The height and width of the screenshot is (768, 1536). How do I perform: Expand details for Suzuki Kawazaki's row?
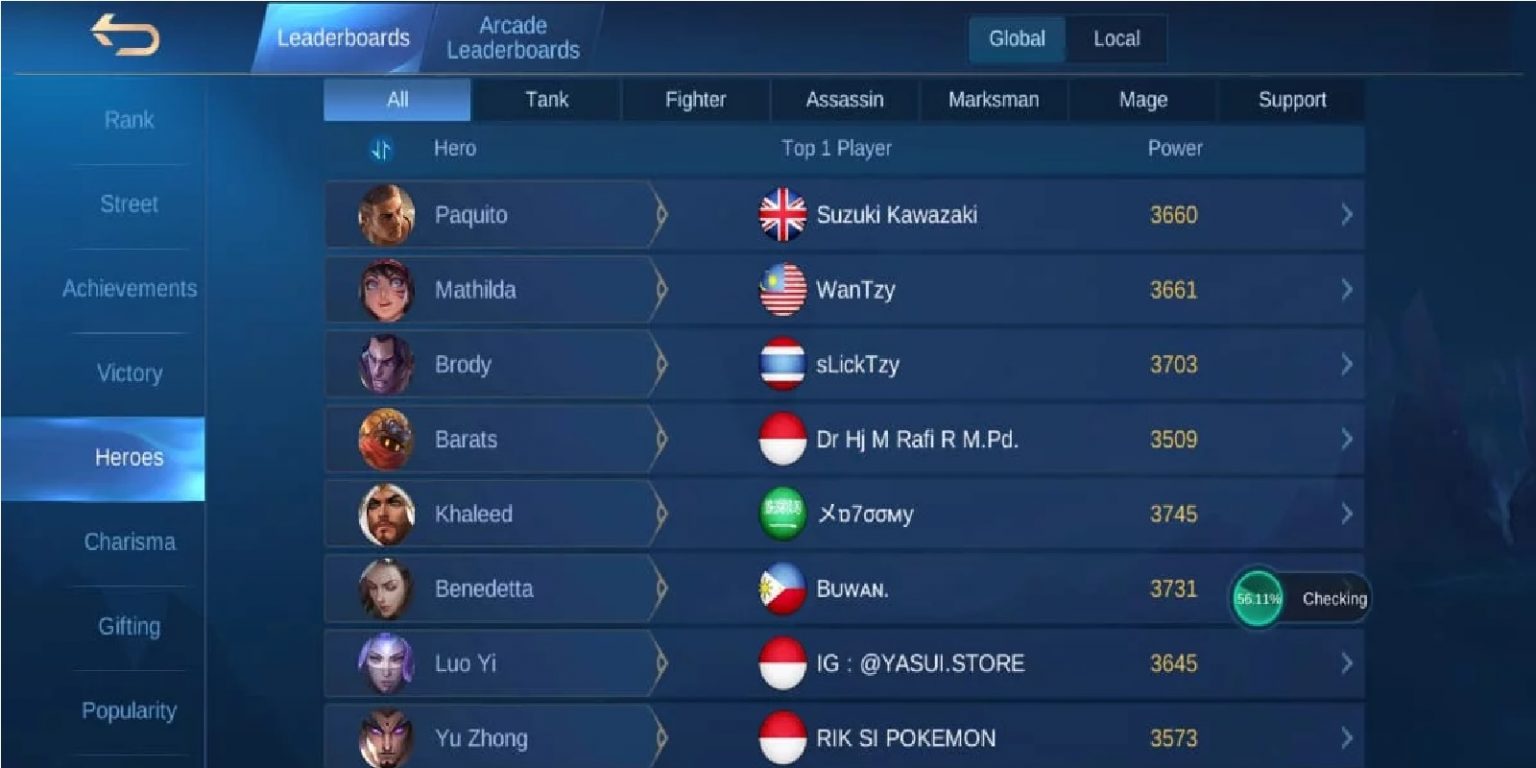pyautogui.click(x=1345, y=214)
